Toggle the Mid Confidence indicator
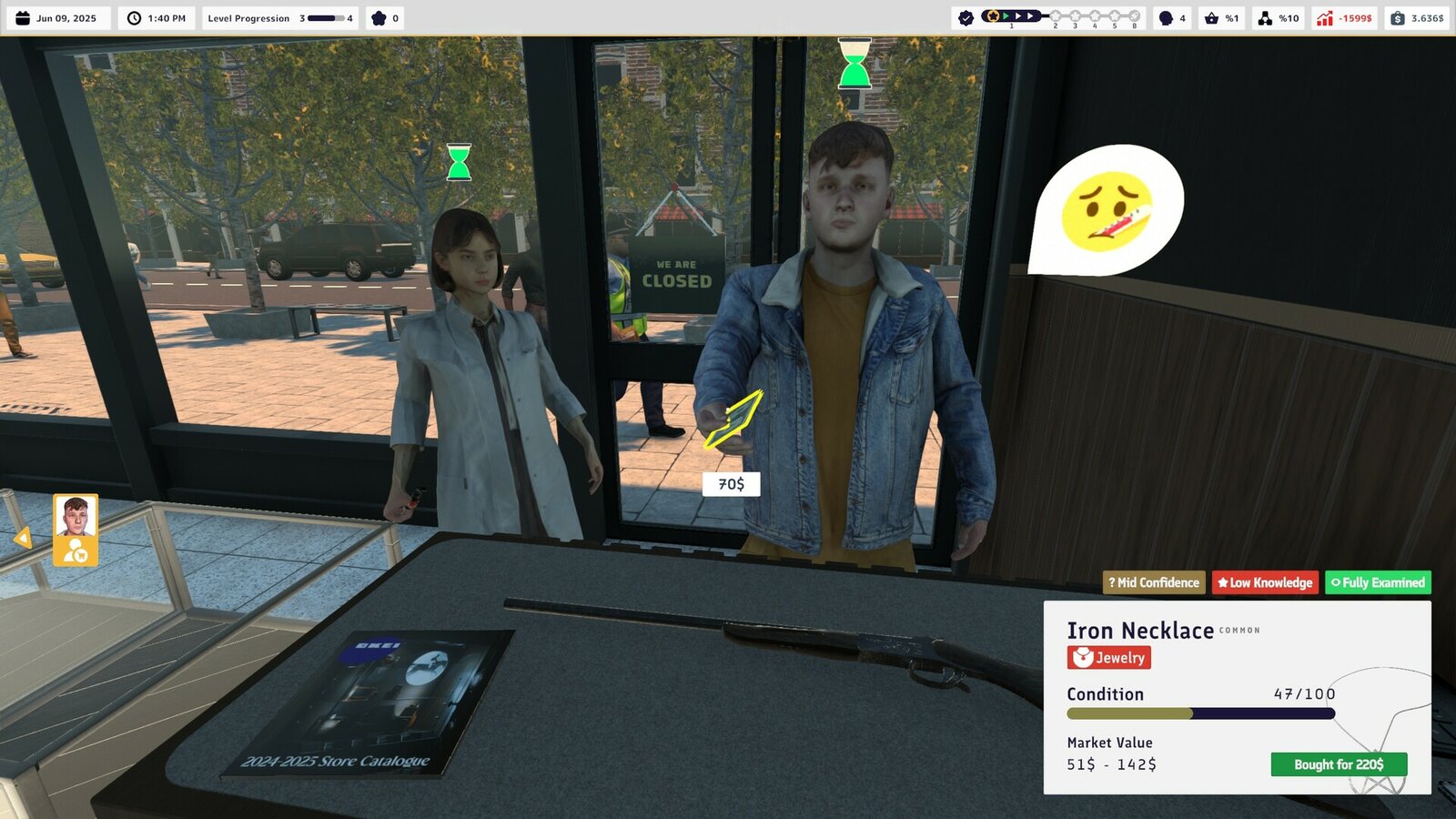This screenshot has height=819, width=1456. pos(1153,582)
